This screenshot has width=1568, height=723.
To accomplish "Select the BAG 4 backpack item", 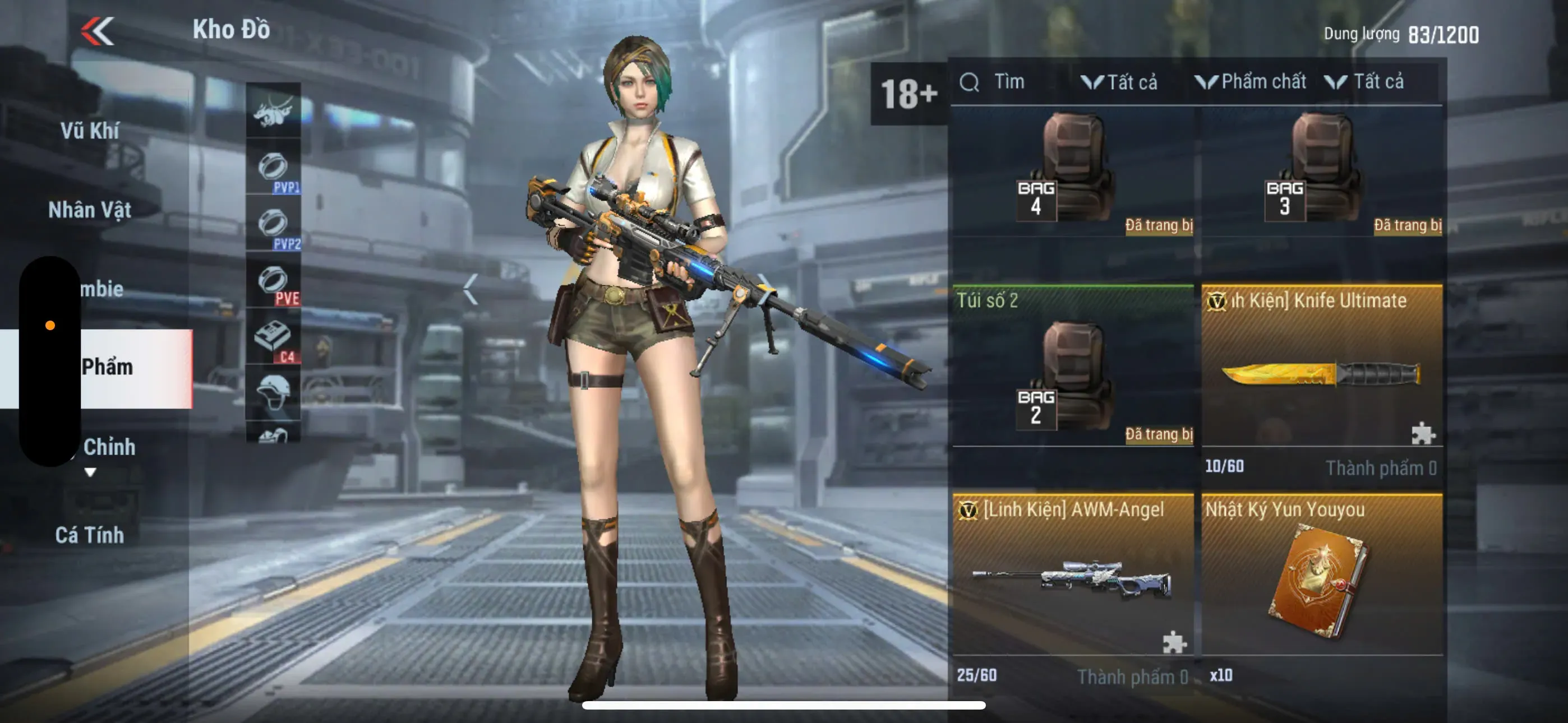I will tap(1072, 172).
